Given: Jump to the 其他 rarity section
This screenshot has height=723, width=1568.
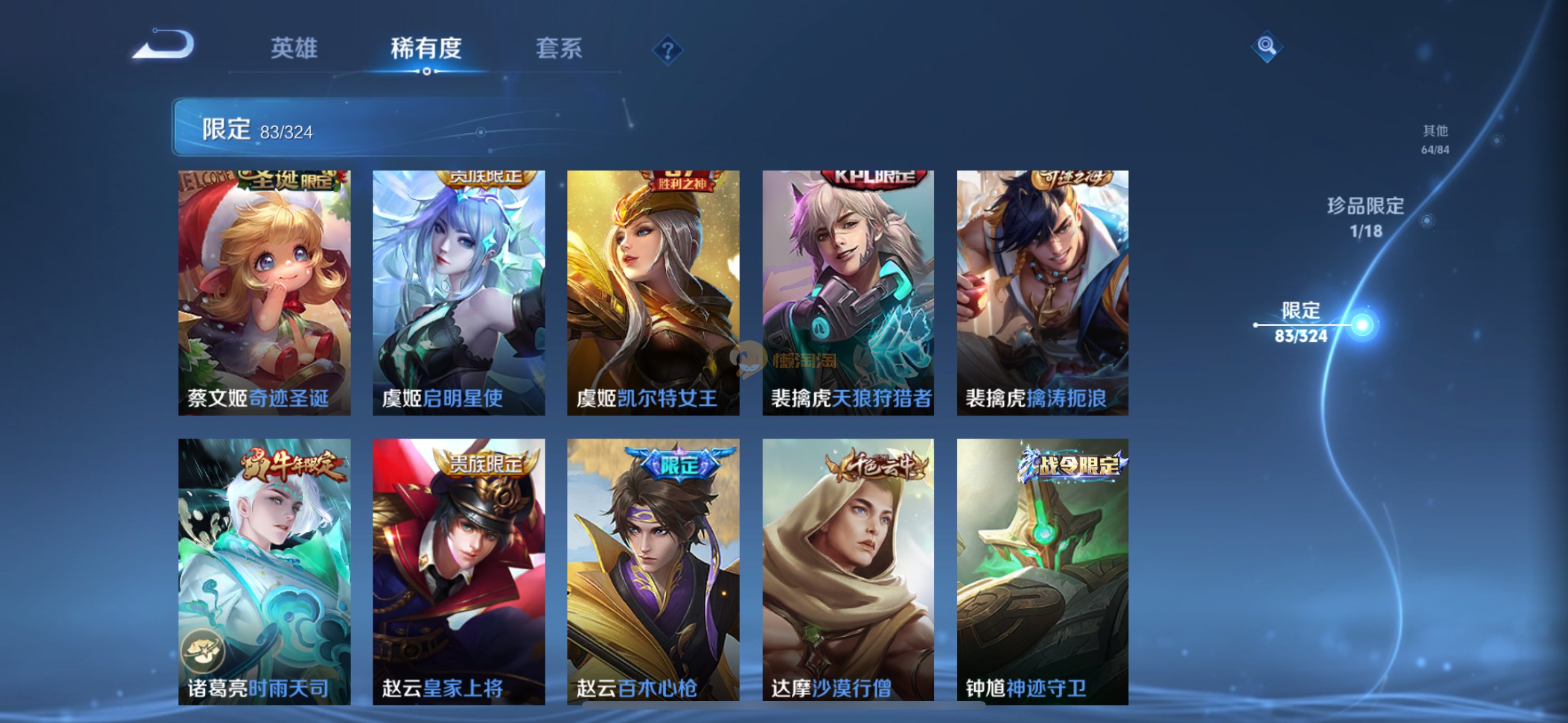Looking at the screenshot, I should tap(1435, 139).
